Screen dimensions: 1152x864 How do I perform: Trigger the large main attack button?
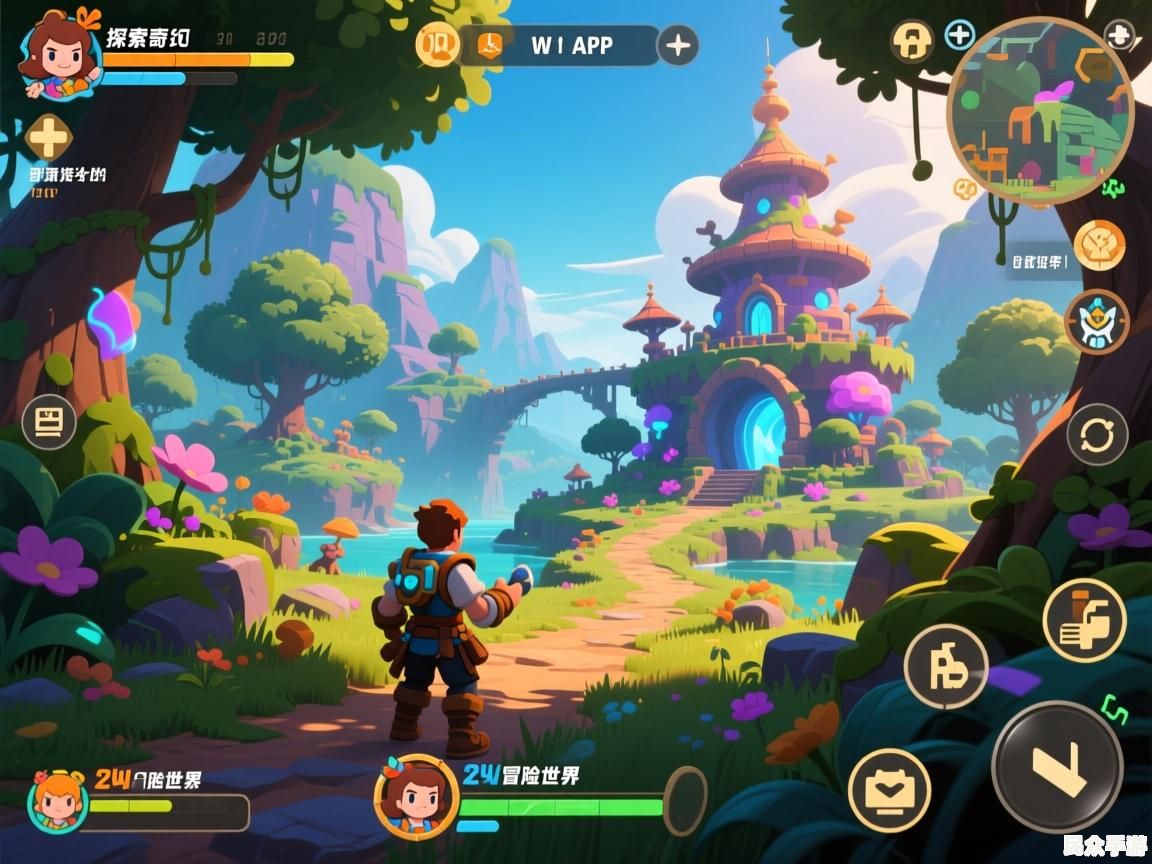pyautogui.click(x=1057, y=767)
